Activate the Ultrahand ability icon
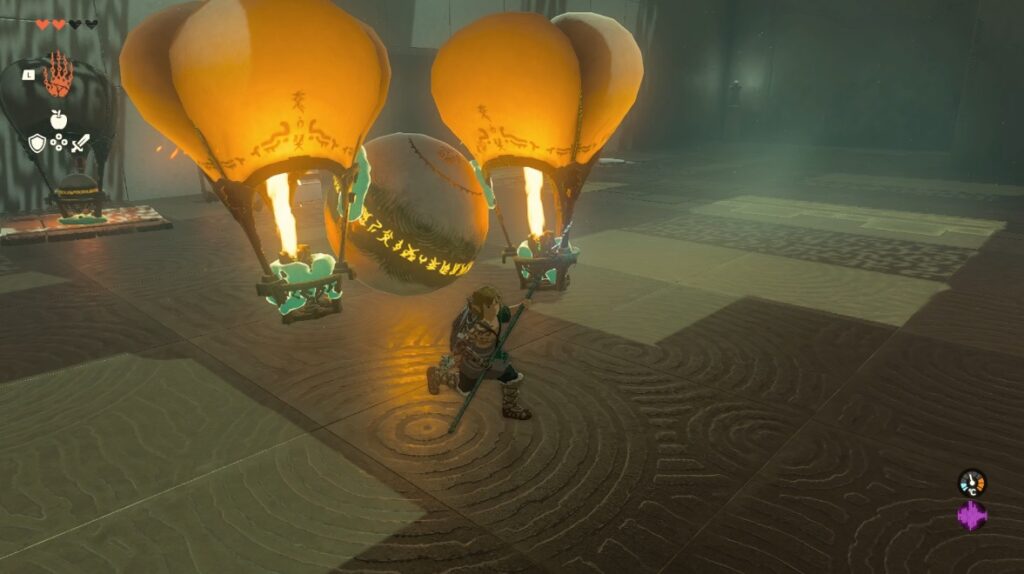Screen dimensions: 1024x574 tap(59, 76)
